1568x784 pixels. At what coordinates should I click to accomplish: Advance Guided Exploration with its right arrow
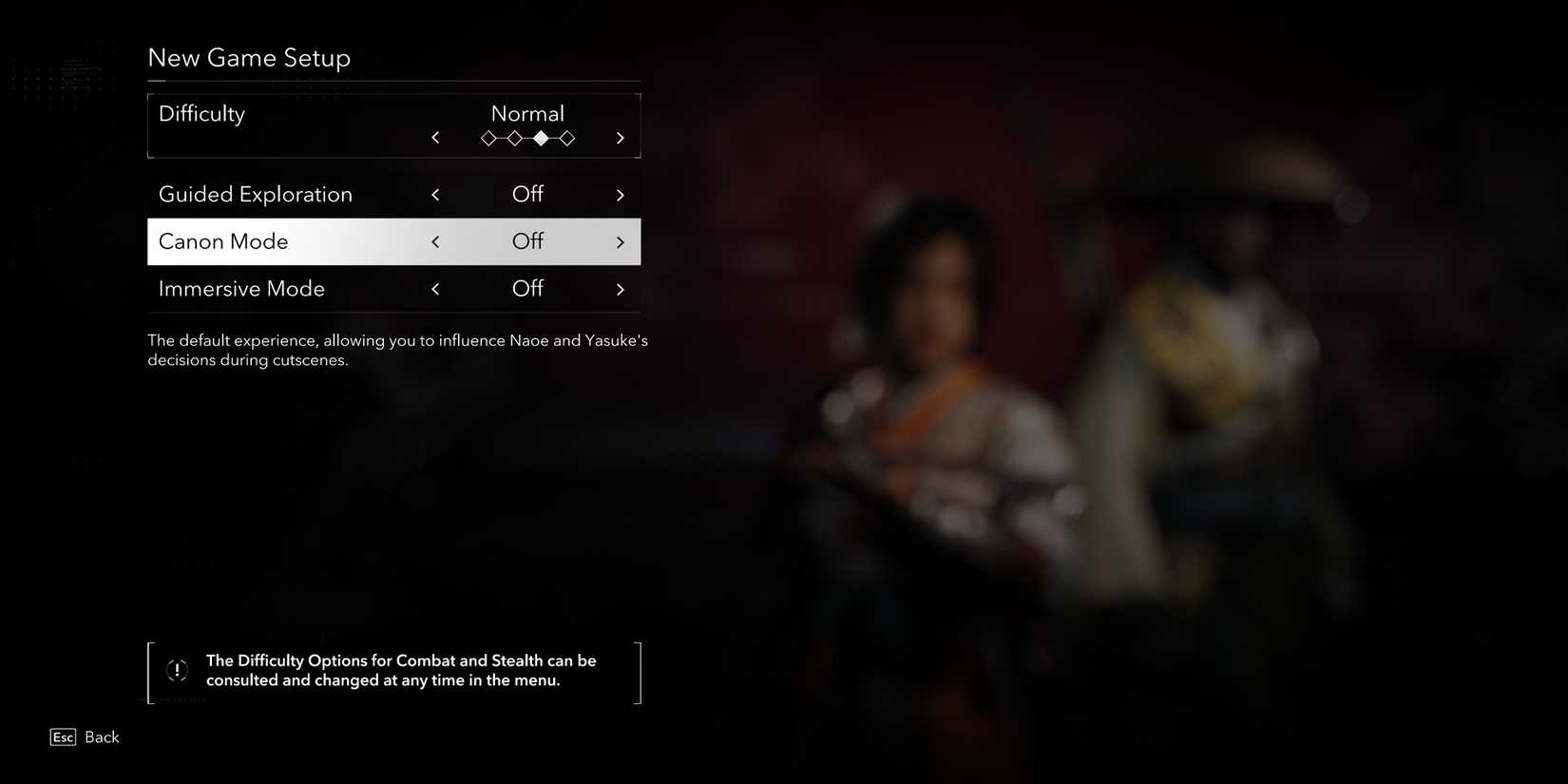(x=621, y=195)
